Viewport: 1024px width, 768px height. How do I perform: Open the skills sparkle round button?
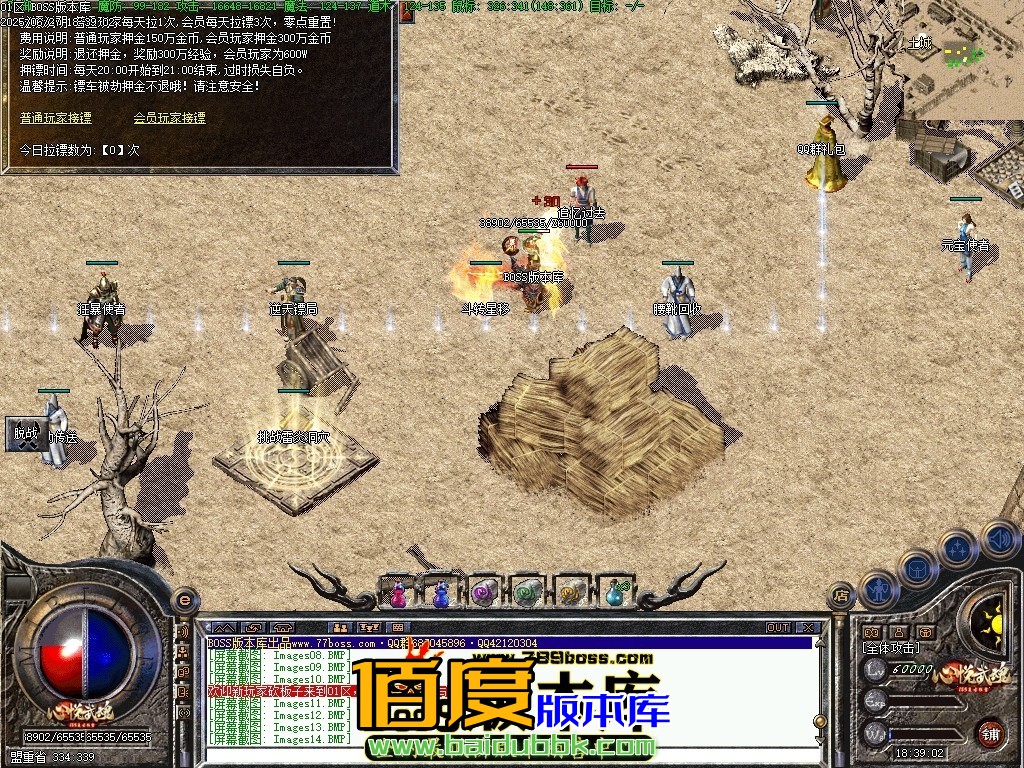click(957, 547)
